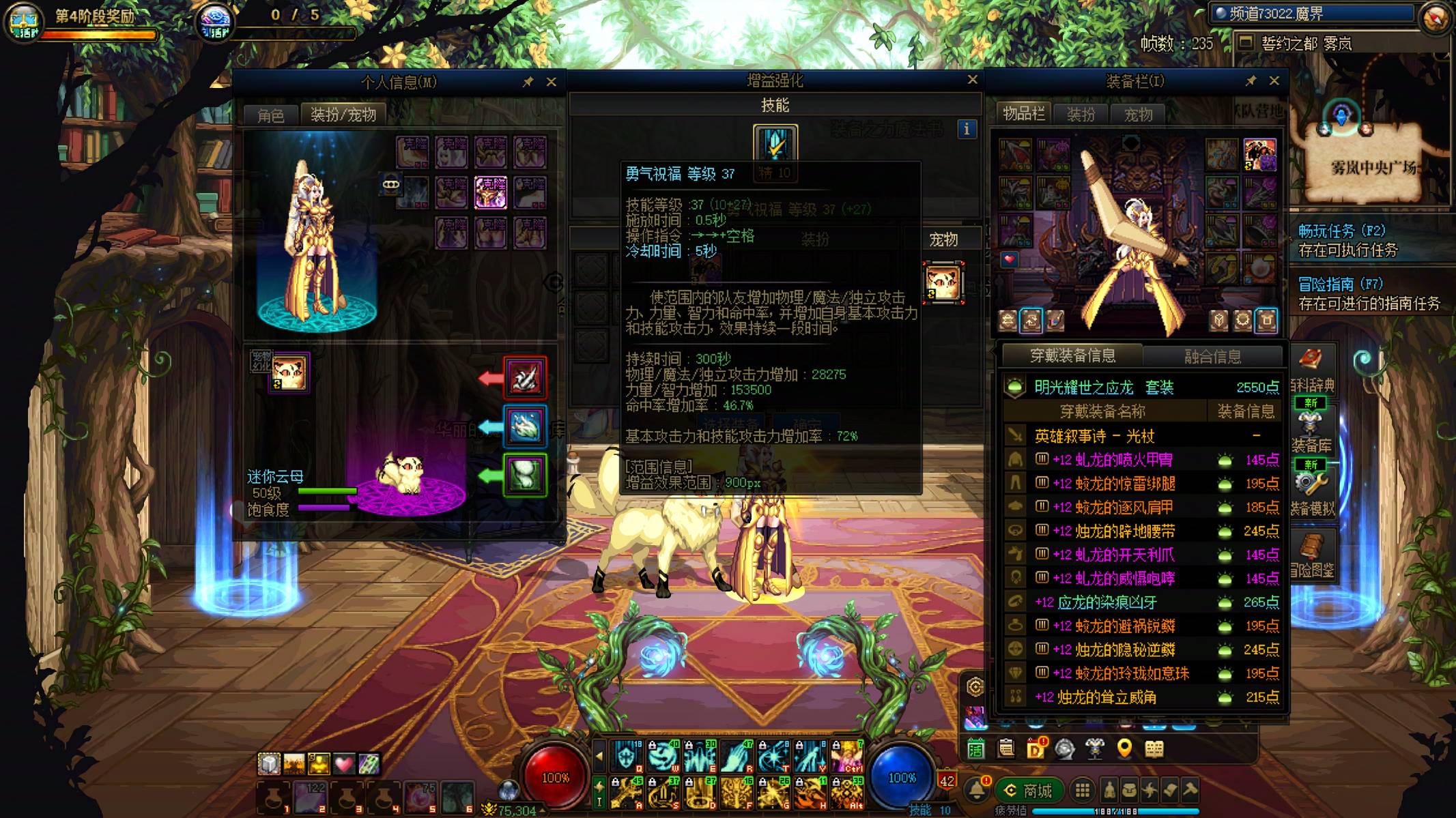Click the red pet equipment slot

click(x=525, y=378)
